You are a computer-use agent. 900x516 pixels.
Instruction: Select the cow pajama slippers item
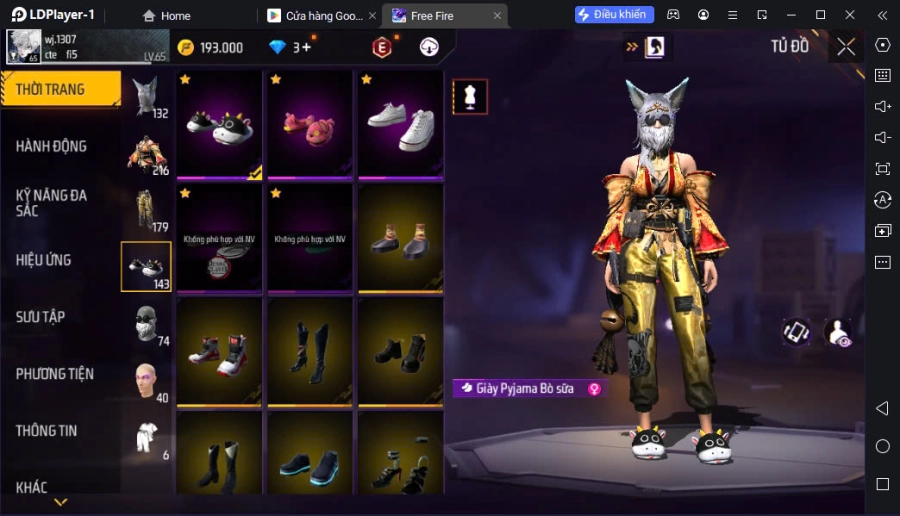click(x=219, y=123)
